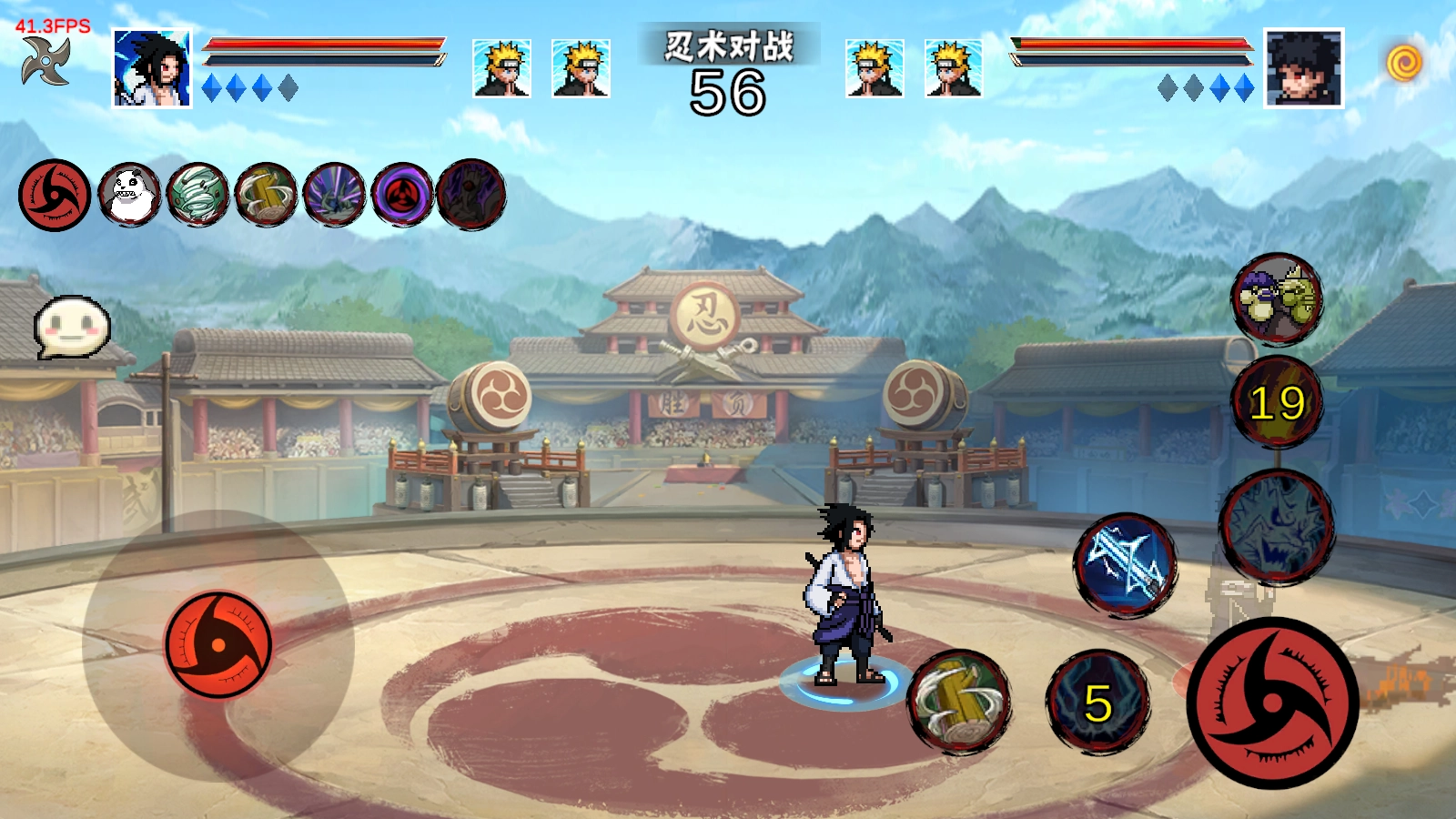Click the orange sharingan joystick knob
Screen dimensions: 1456x819
coord(218,644)
